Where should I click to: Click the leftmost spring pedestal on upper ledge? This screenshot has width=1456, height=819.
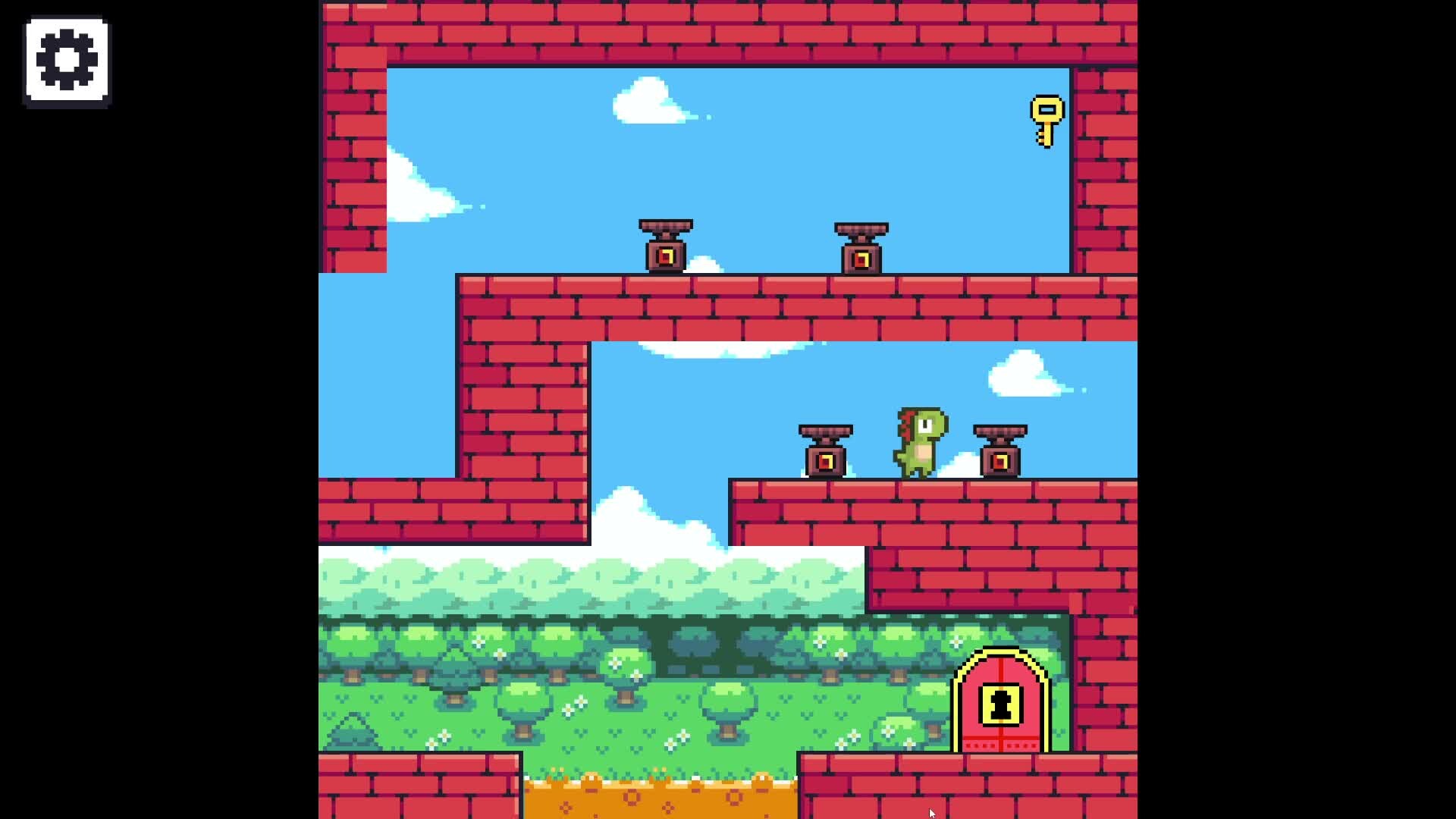666,246
